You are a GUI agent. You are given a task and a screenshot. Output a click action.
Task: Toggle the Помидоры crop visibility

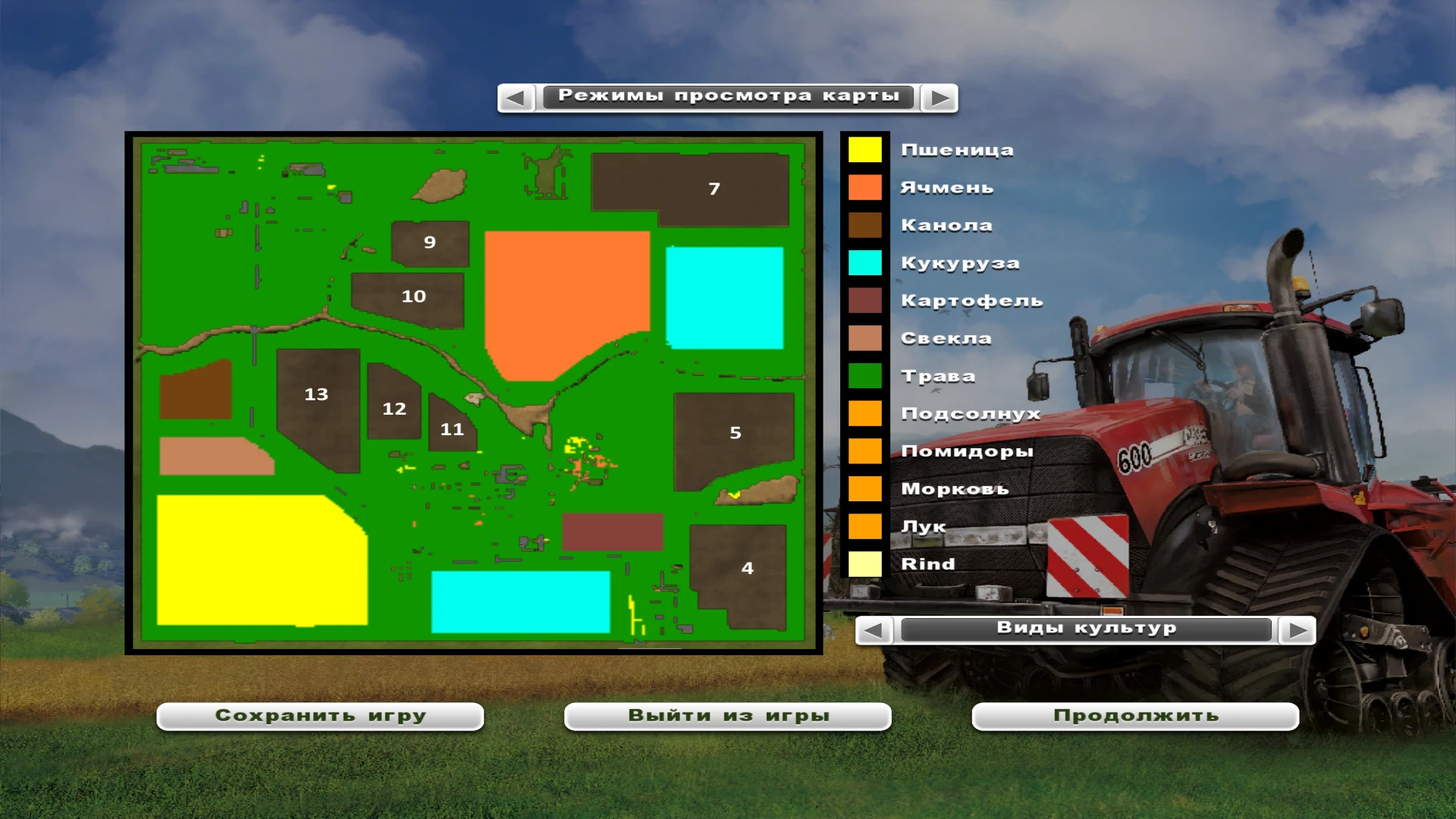(864, 450)
